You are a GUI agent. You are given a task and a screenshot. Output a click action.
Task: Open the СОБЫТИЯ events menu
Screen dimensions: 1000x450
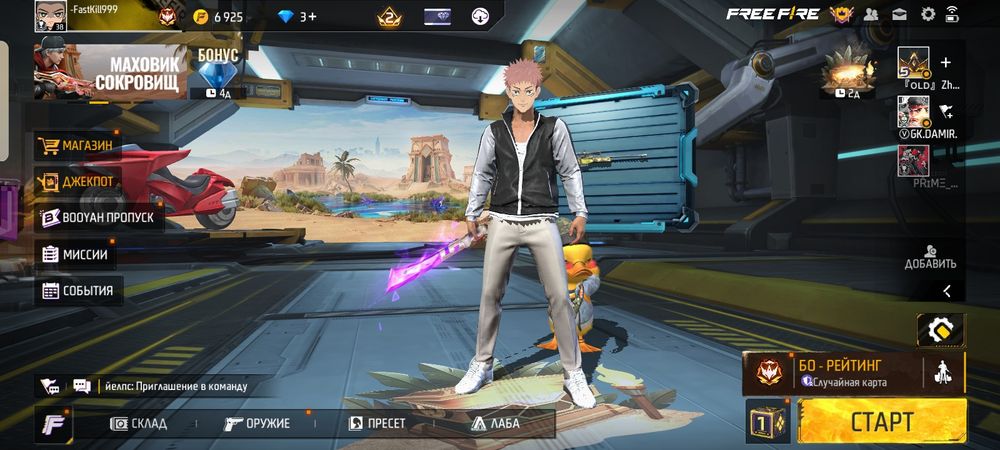(78, 291)
